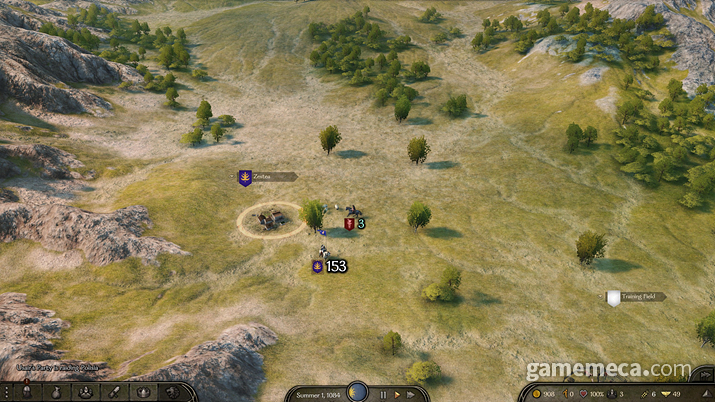
Task: Open the inventory pouch icon
Action: (x=55, y=393)
